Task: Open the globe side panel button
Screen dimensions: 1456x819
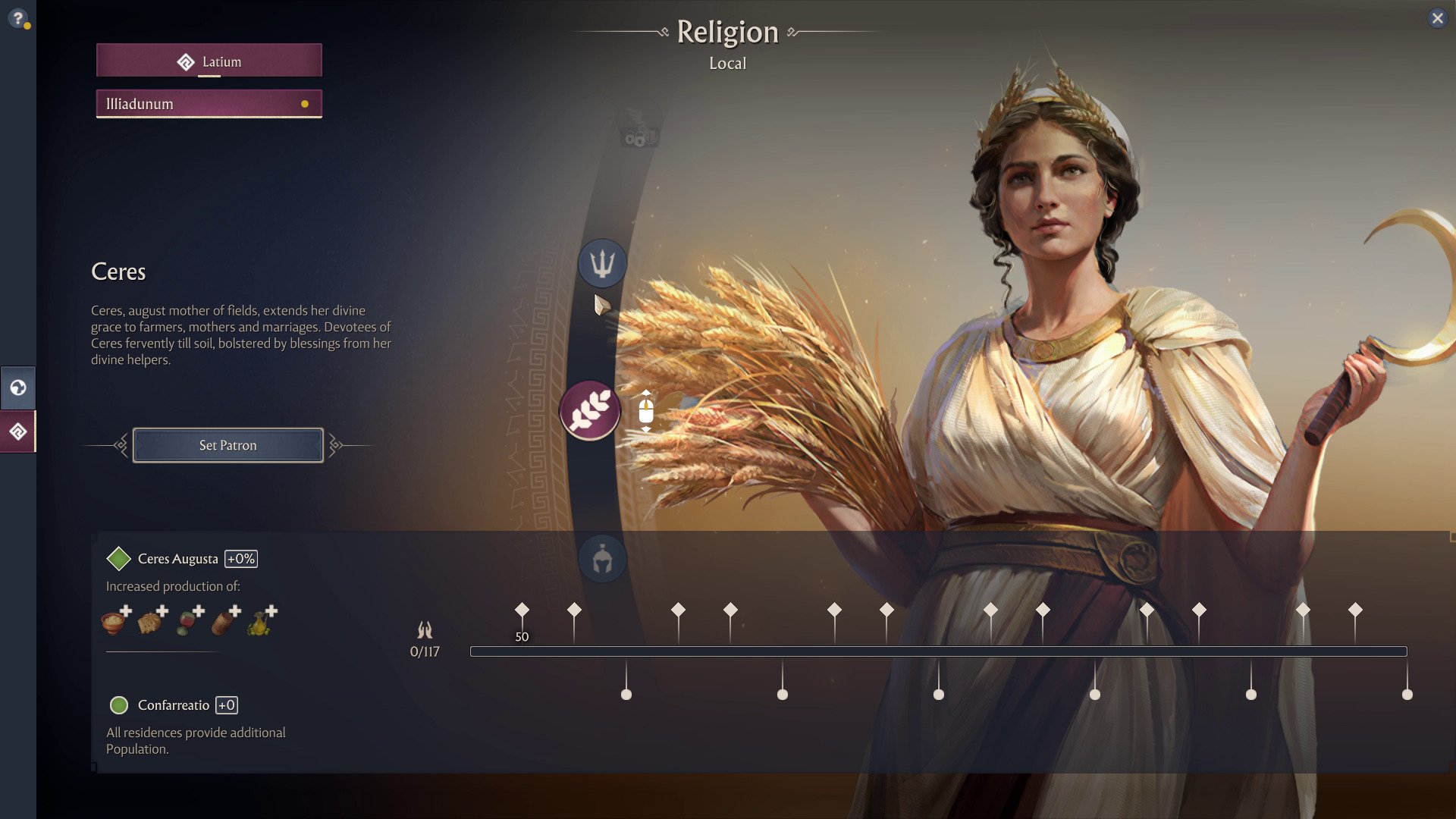Action: pyautogui.click(x=18, y=388)
